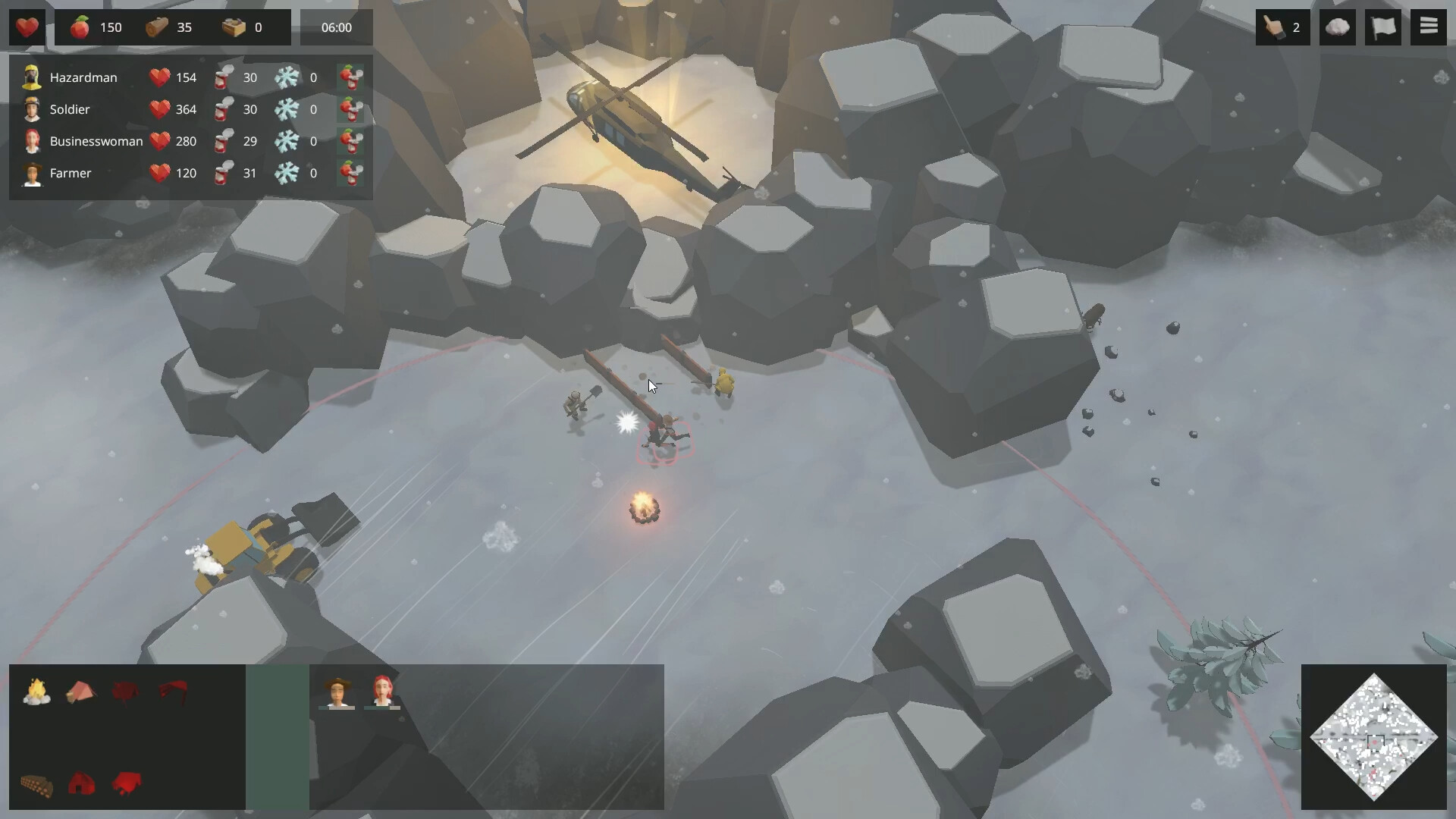Viewport: 1456px width, 819px height.
Task: Select the Businesswoman from the roster
Action: pyautogui.click(x=96, y=141)
